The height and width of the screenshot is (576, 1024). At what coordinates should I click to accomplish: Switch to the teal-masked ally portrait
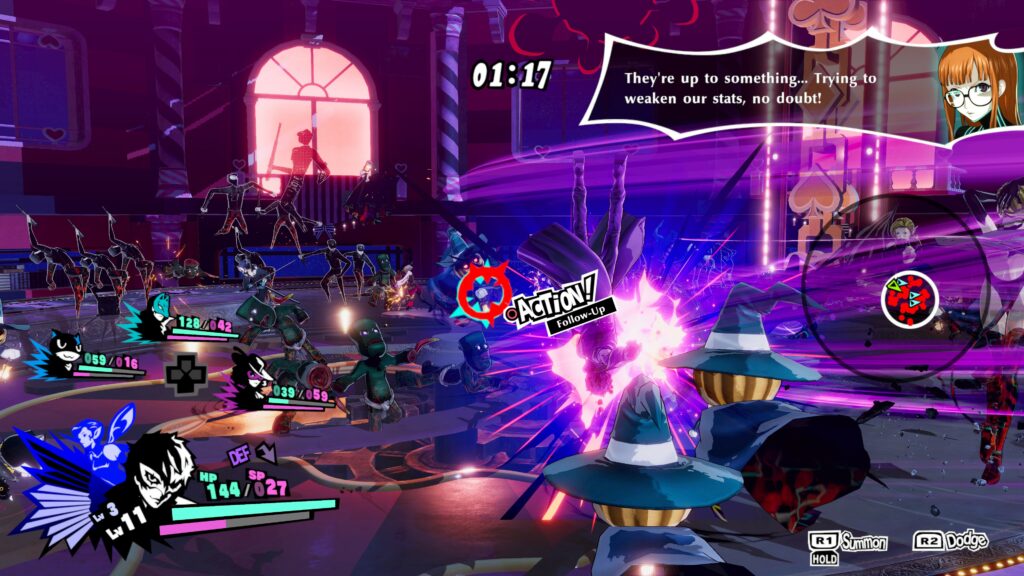tap(156, 315)
